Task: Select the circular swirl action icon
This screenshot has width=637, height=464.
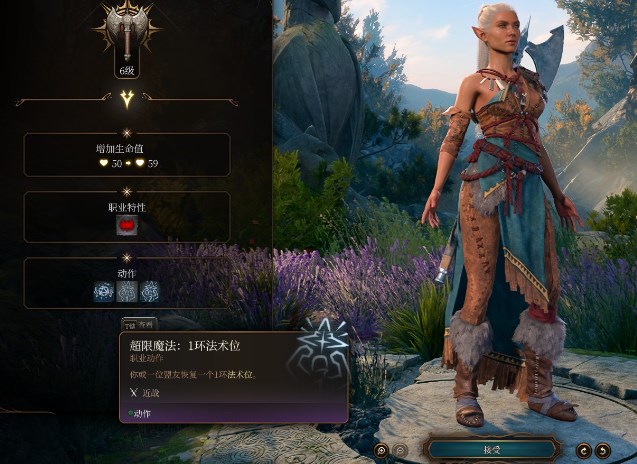Action: 150,291
